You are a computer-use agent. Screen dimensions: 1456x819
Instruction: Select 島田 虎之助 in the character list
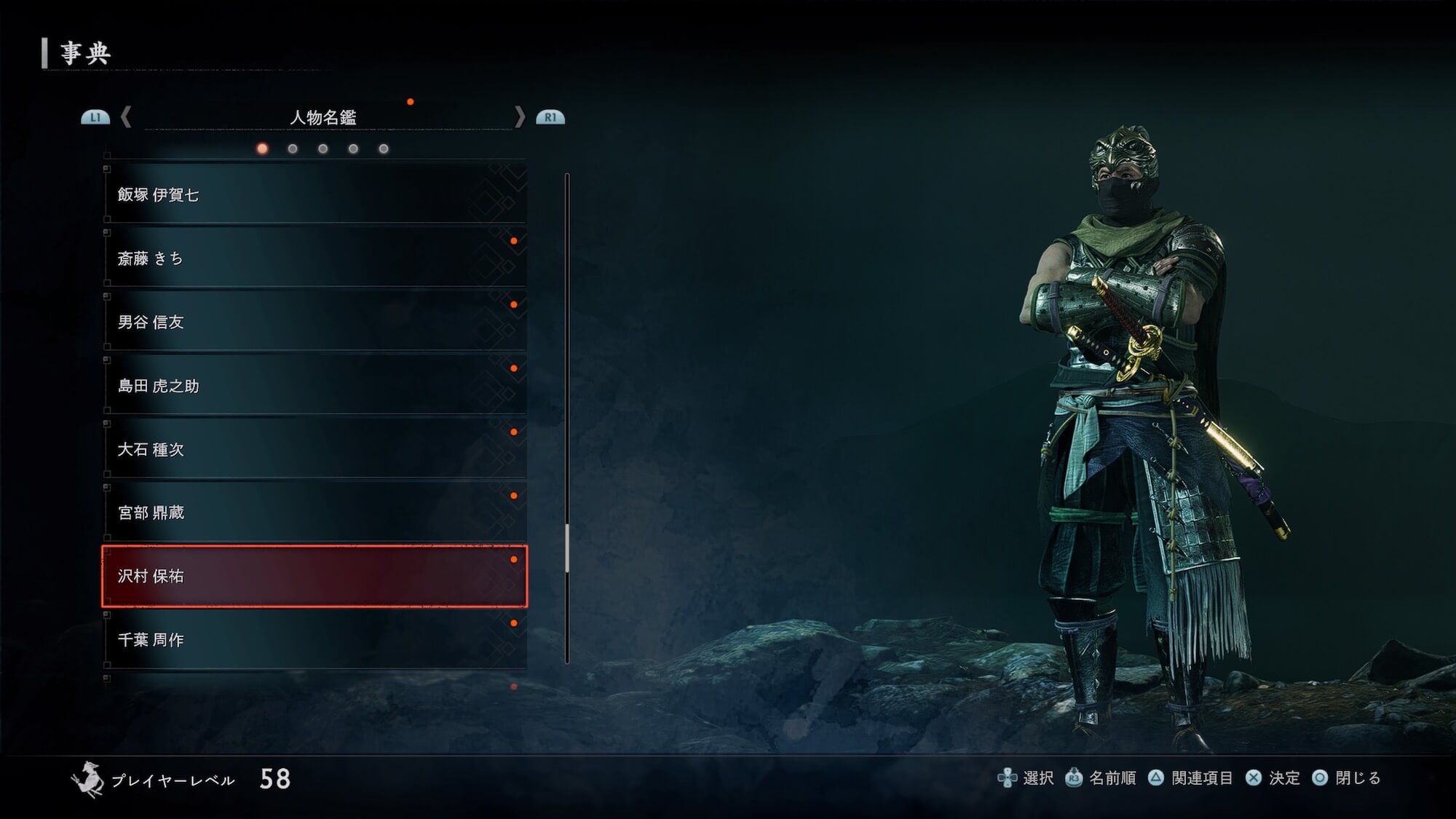coord(314,386)
